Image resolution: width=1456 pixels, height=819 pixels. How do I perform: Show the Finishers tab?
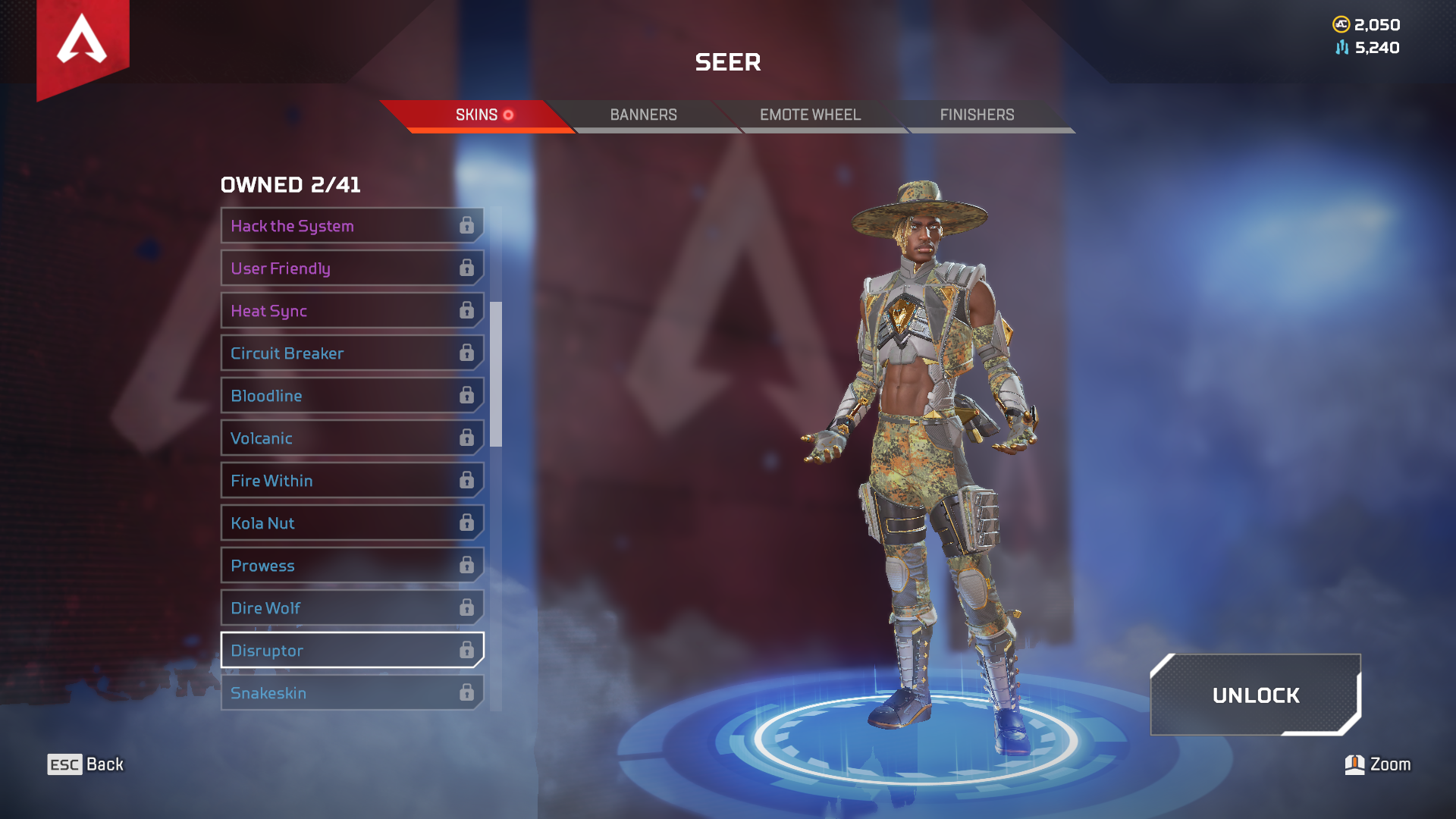click(977, 115)
